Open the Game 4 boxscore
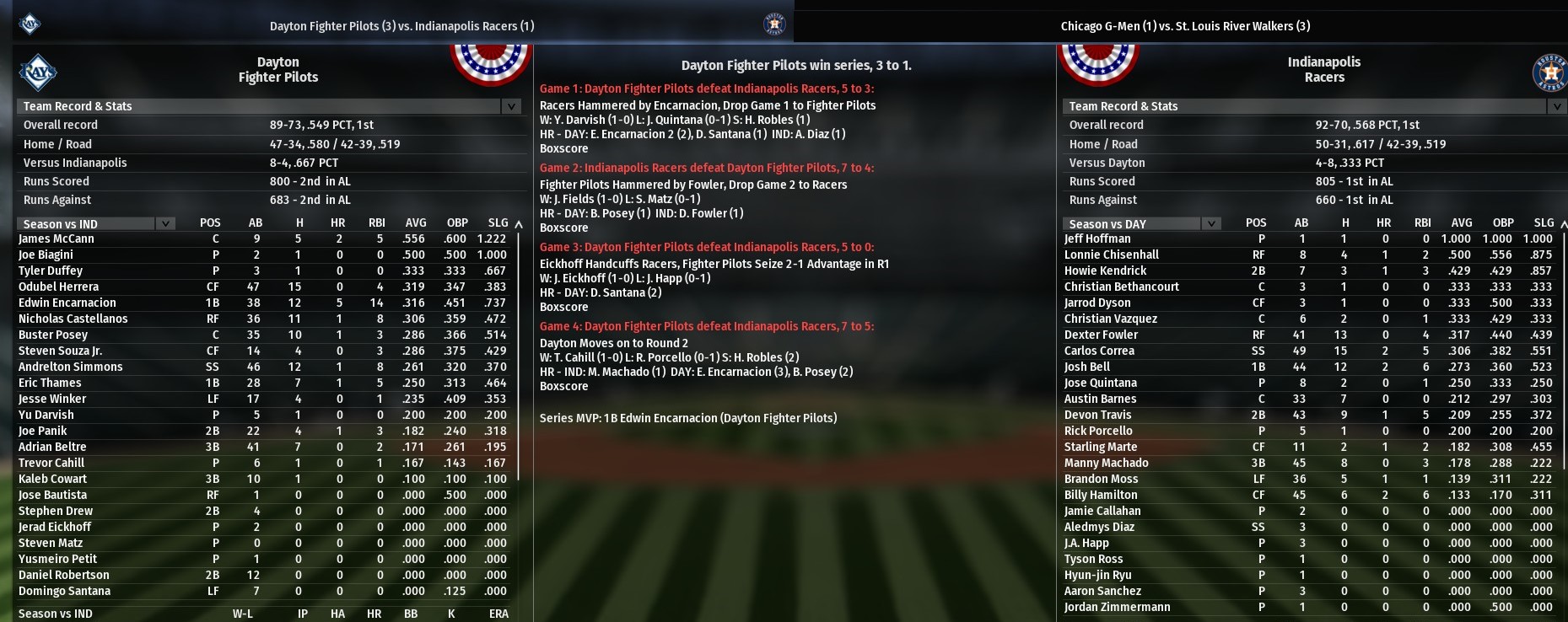Screen dimensions: 1568x622 coord(563,386)
